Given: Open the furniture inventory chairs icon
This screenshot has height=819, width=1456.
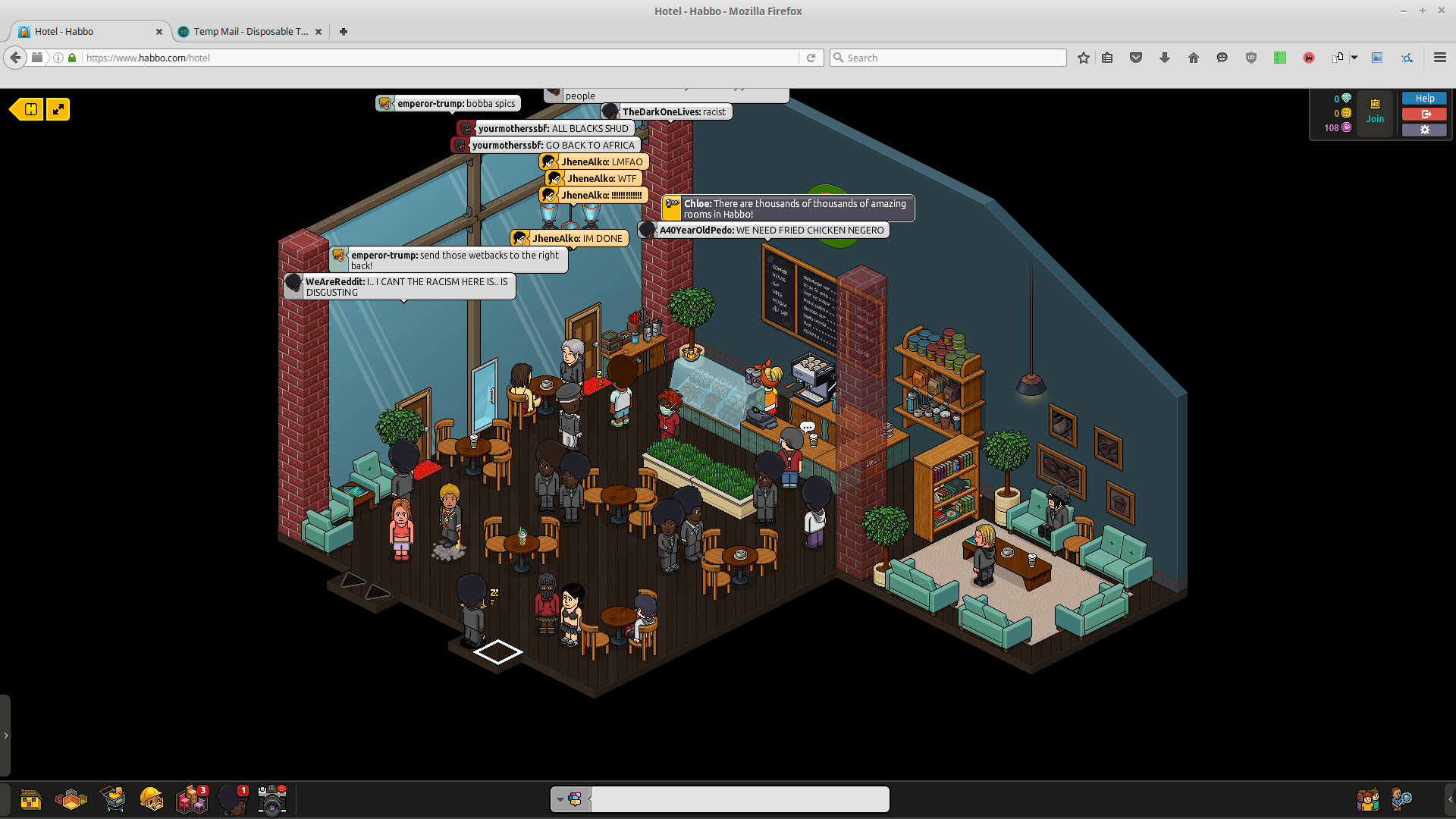Looking at the screenshot, I should (x=191, y=799).
